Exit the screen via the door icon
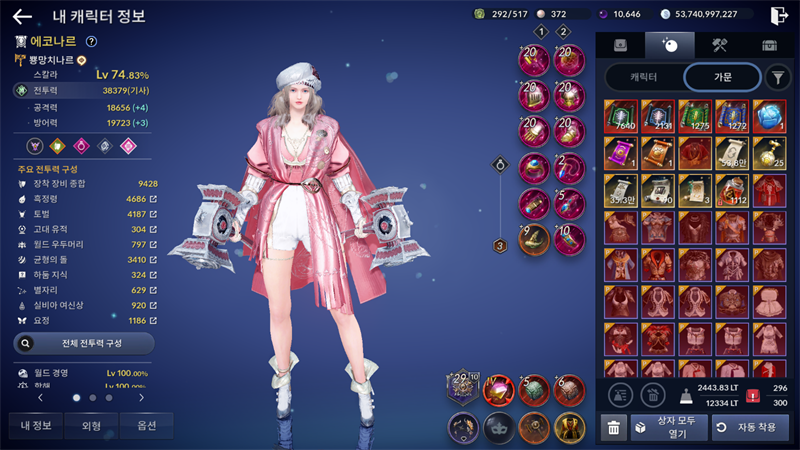Screen dimensions: 800x450 (779, 15)
